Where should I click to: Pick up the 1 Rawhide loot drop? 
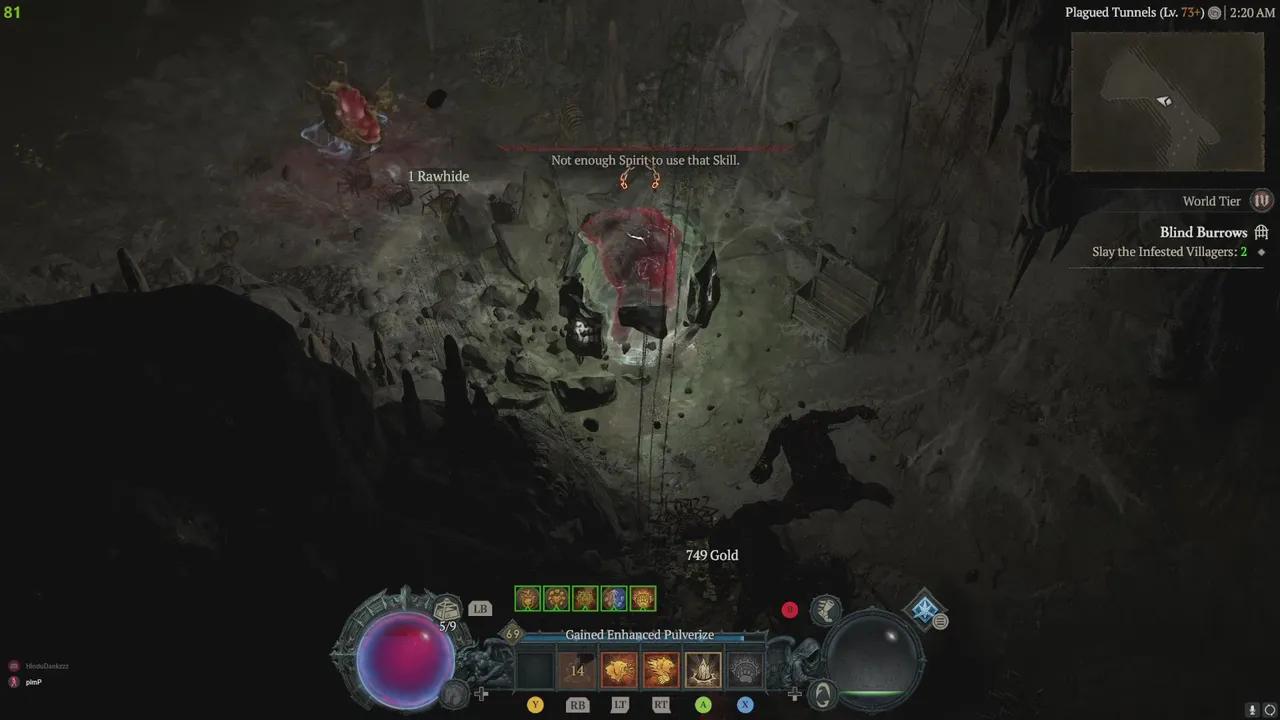point(438,176)
